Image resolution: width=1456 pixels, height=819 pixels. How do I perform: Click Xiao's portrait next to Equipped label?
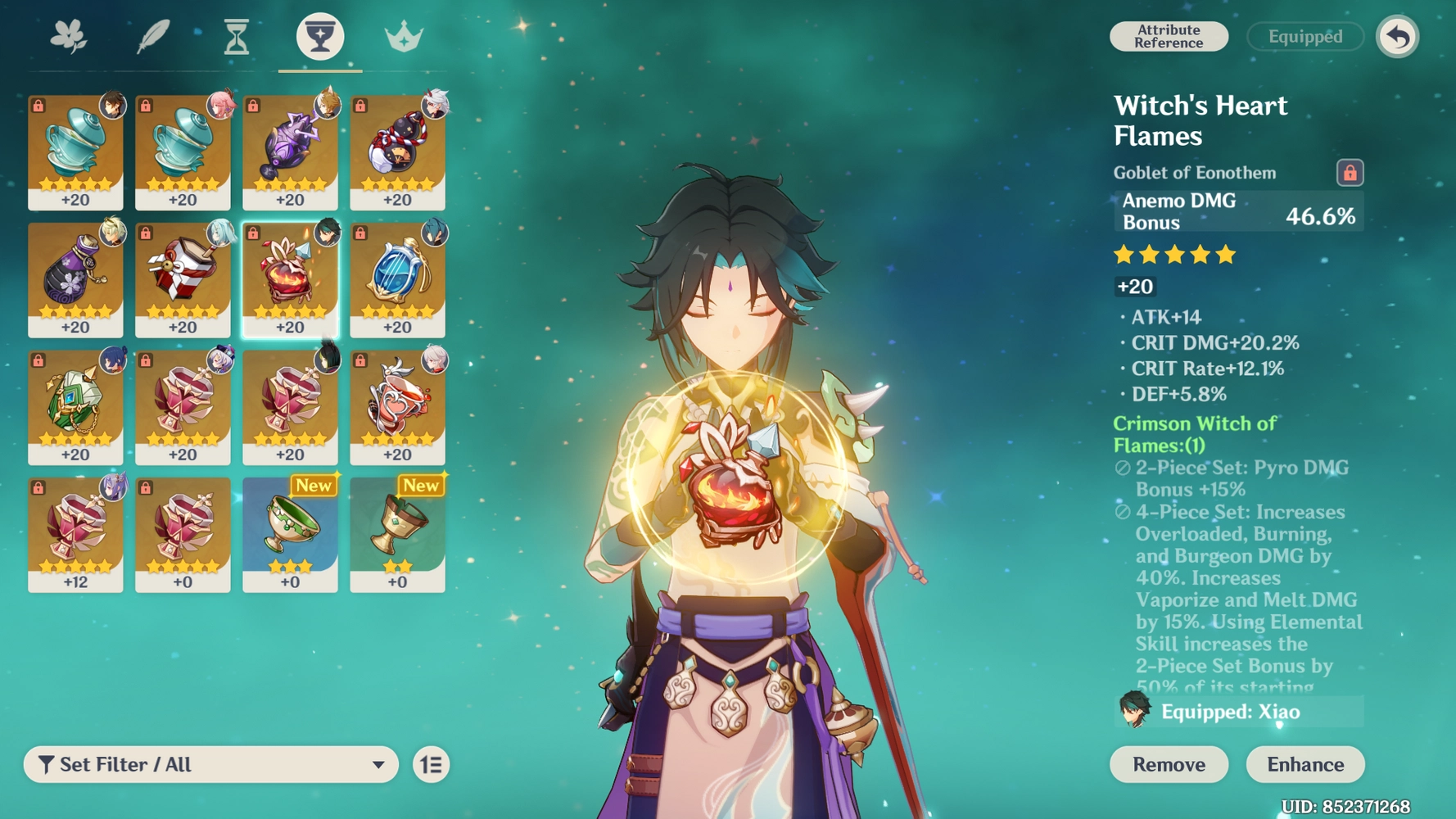point(1133,712)
